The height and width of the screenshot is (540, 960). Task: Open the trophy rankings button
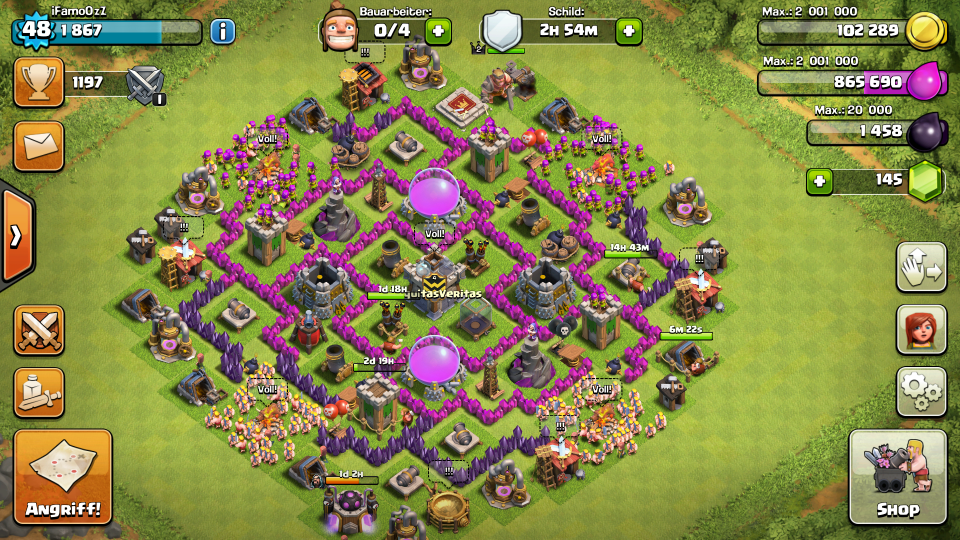click(x=38, y=82)
